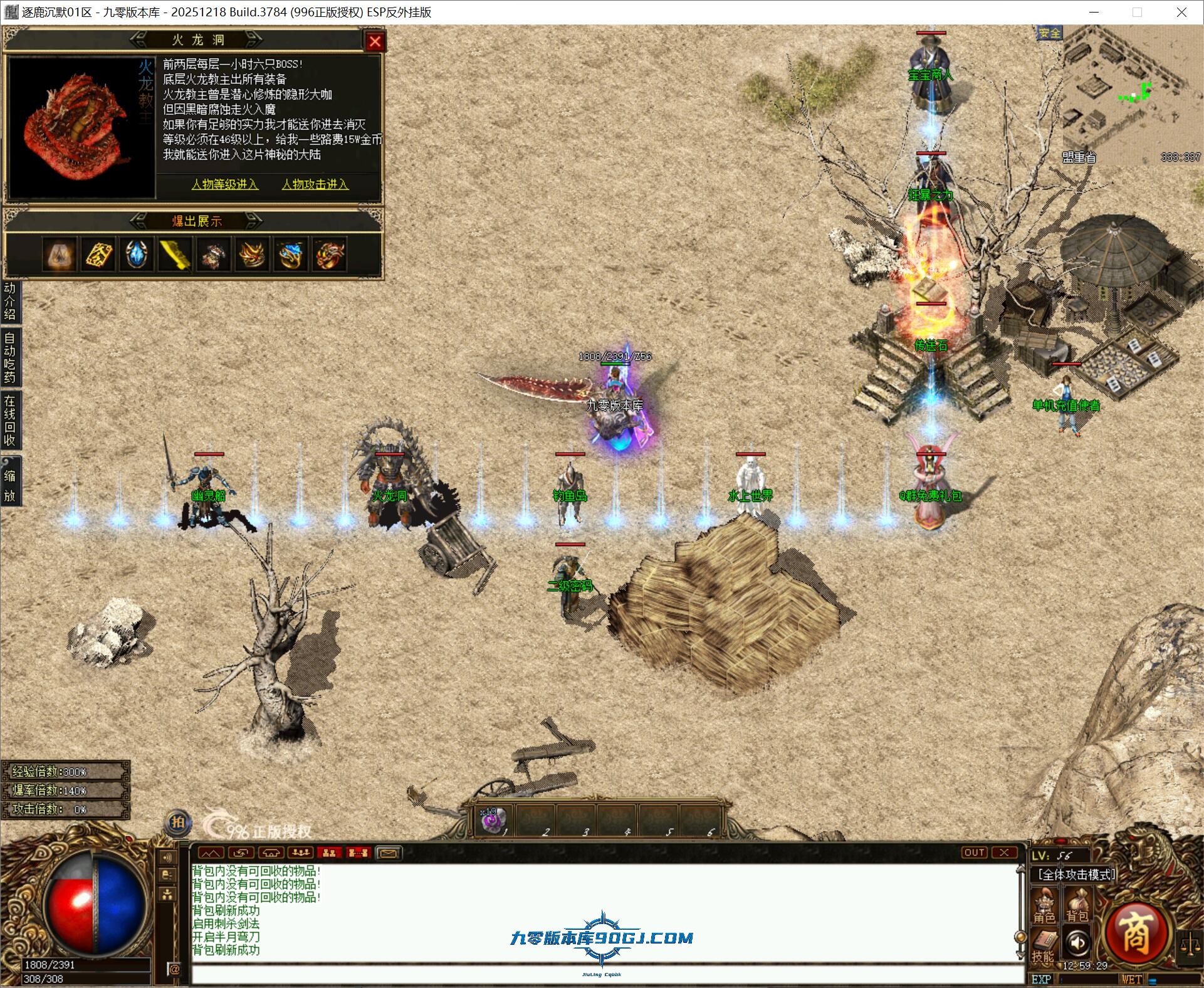Select the yellow talisman card drop preview
The image size is (1204, 988).
click(98, 255)
